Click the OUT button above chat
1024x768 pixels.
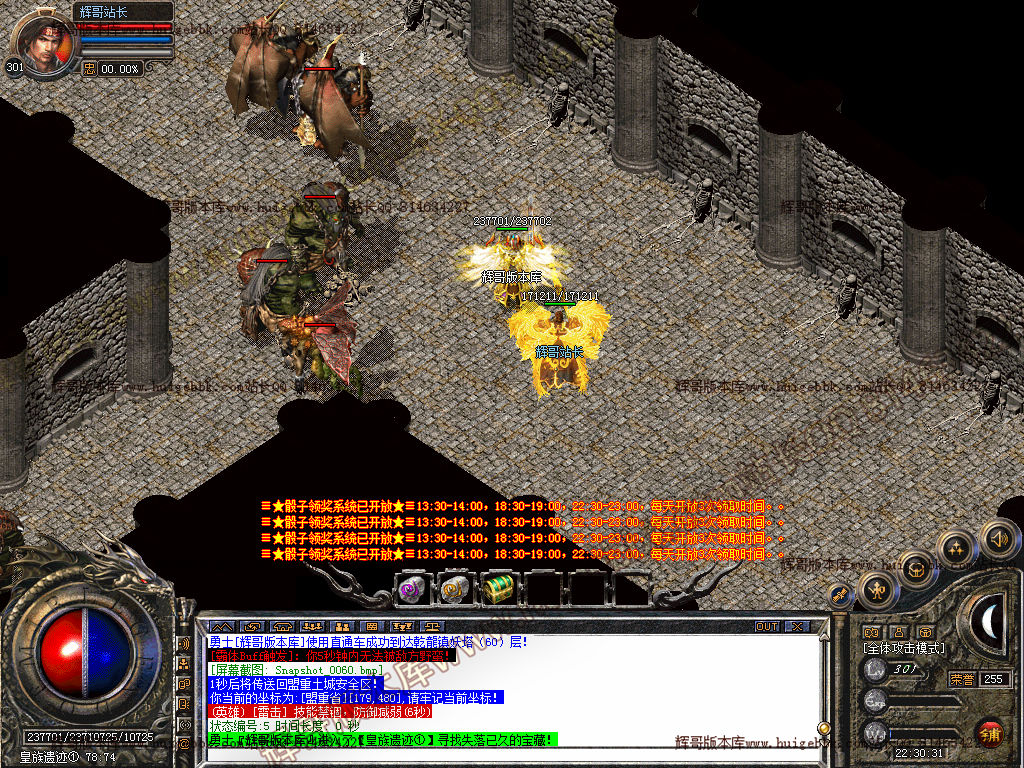[x=767, y=627]
